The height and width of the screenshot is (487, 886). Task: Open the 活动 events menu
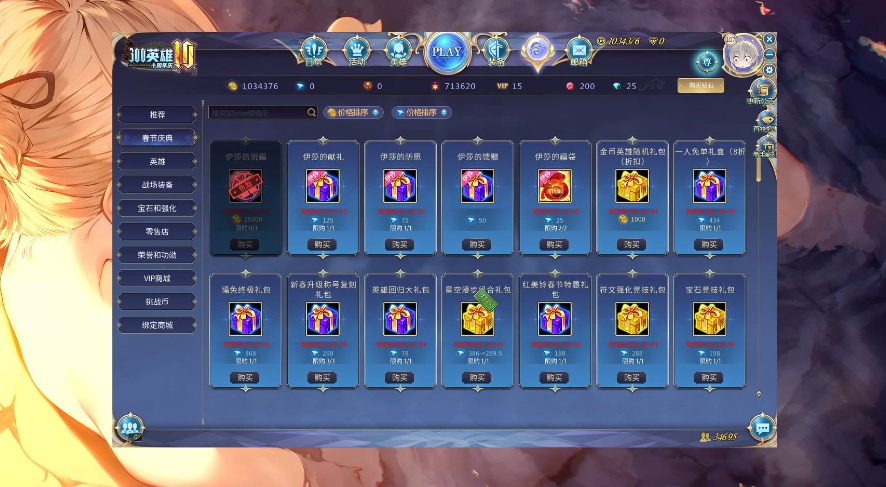click(x=357, y=50)
